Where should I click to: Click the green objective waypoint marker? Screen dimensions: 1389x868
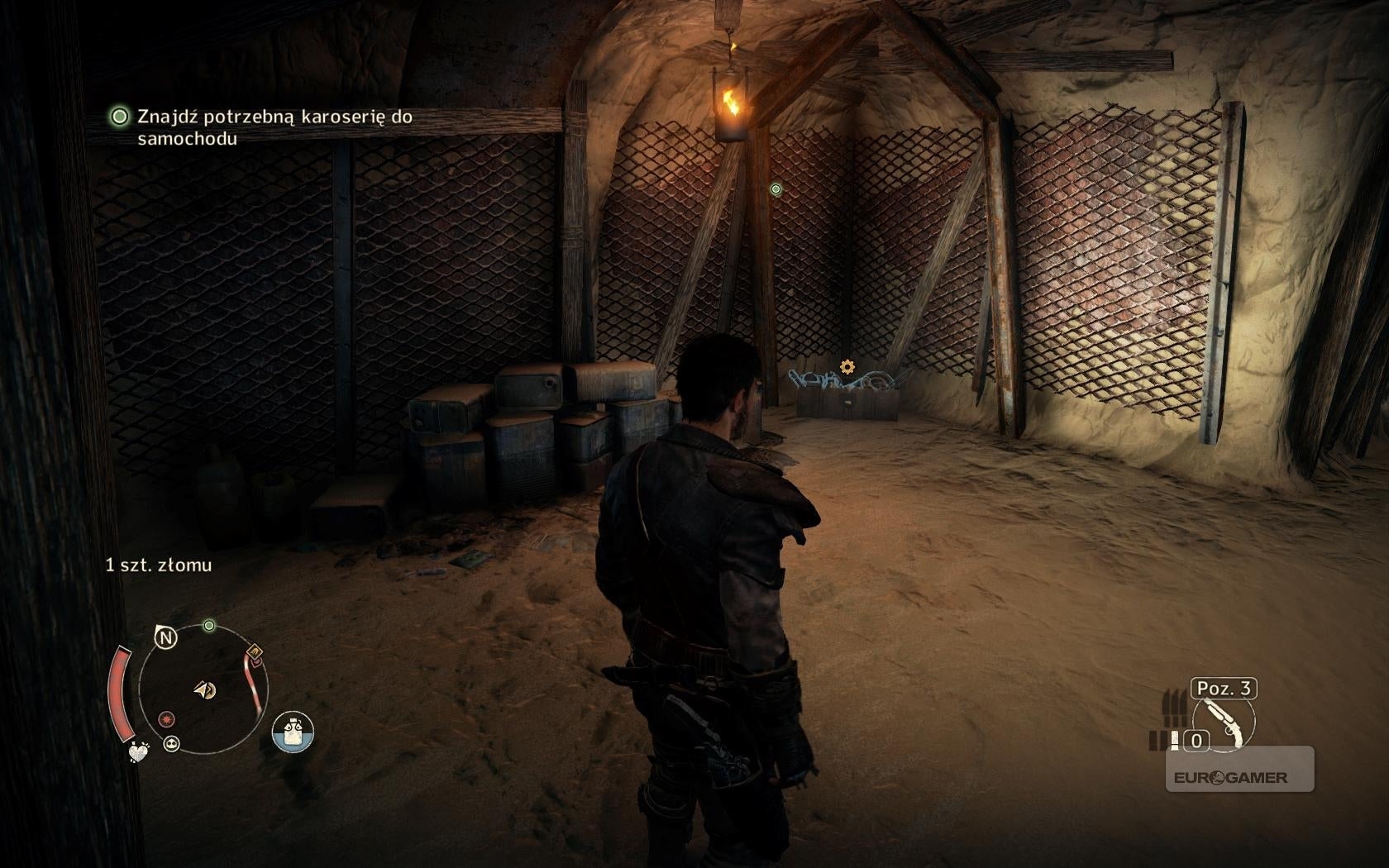(776, 189)
